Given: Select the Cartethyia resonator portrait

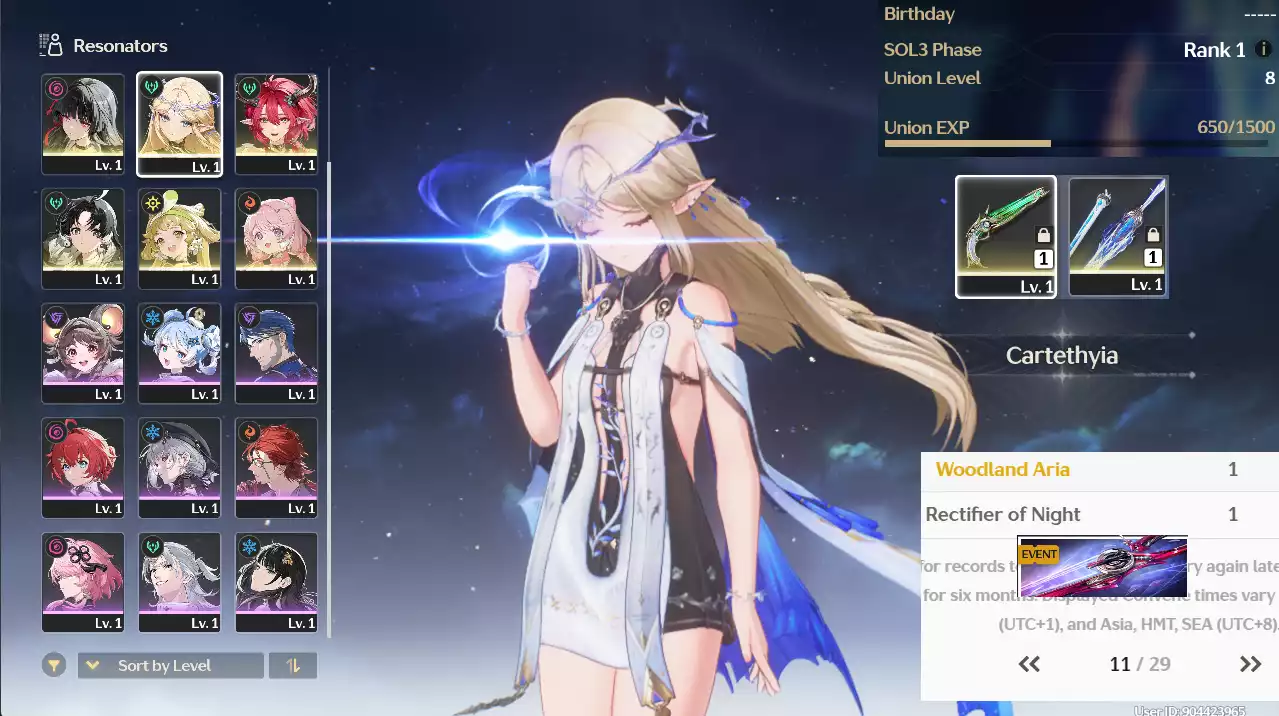Looking at the screenshot, I should [179, 123].
